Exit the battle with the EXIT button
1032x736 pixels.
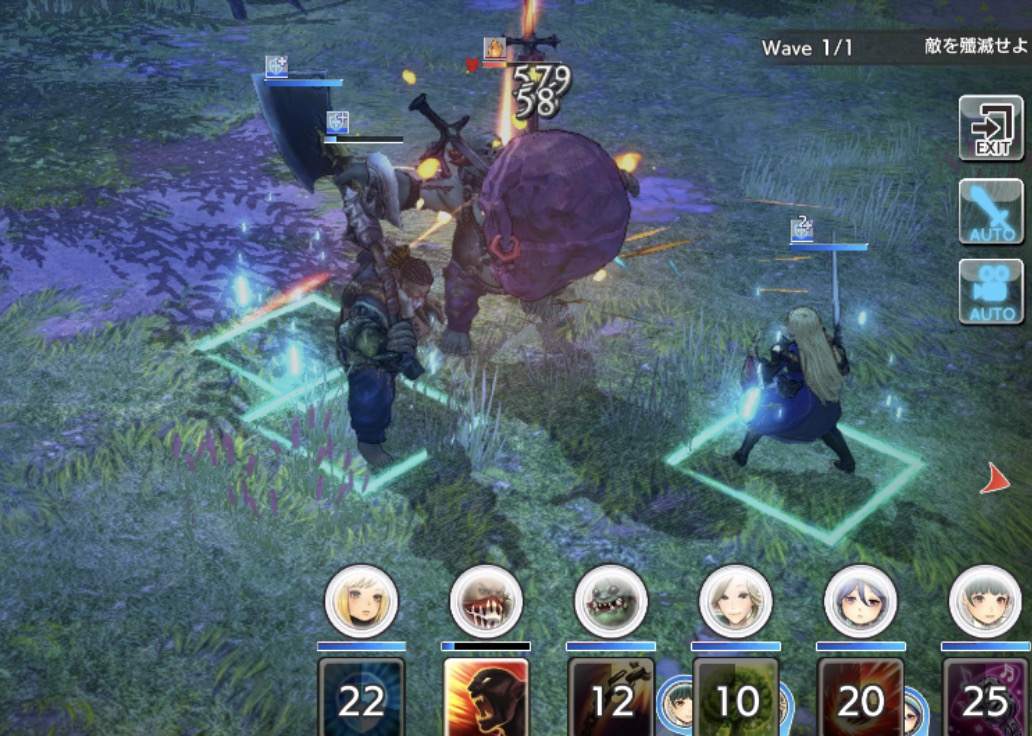(x=991, y=127)
